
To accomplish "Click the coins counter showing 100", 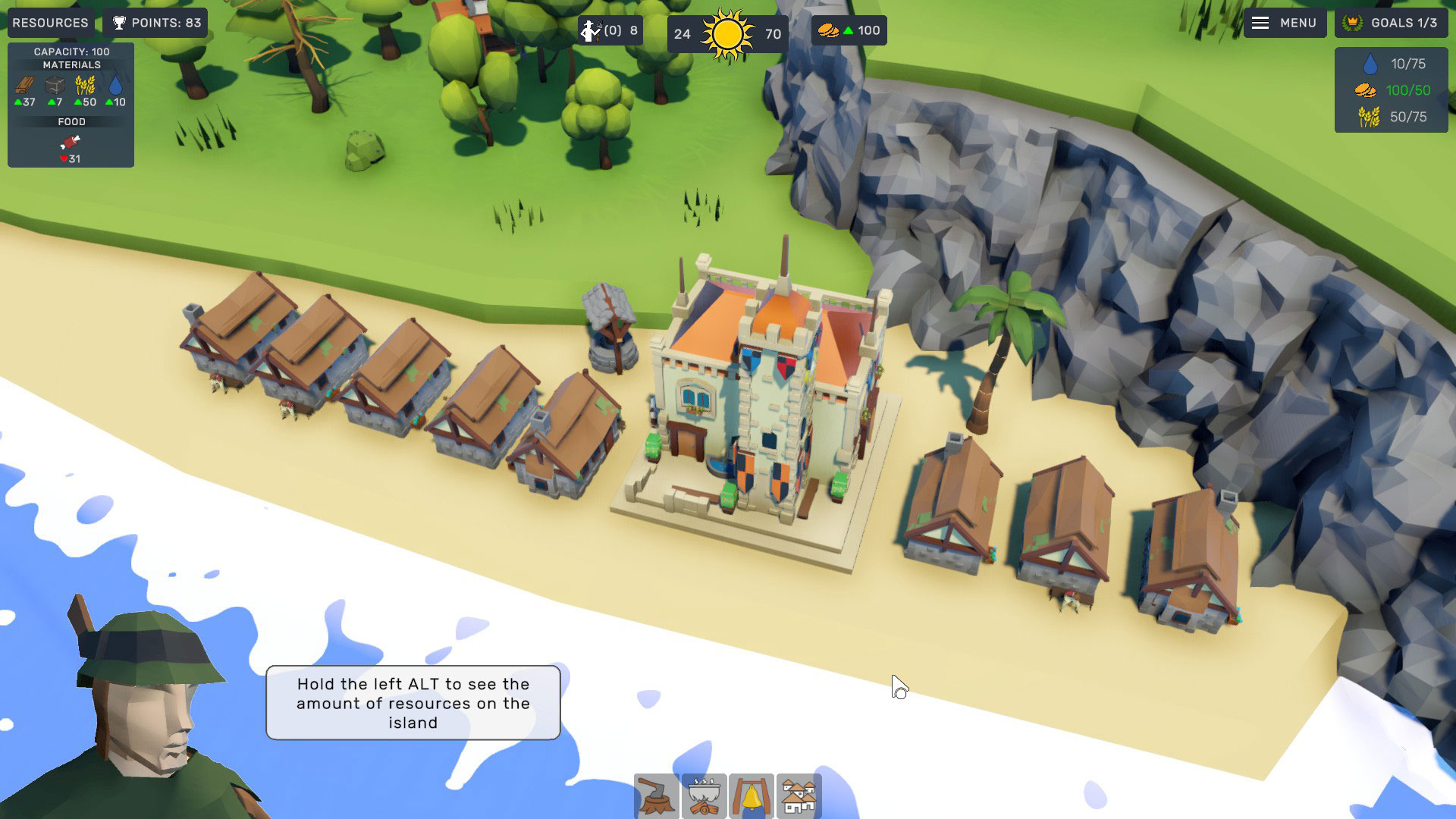I will tap(849, 31).
